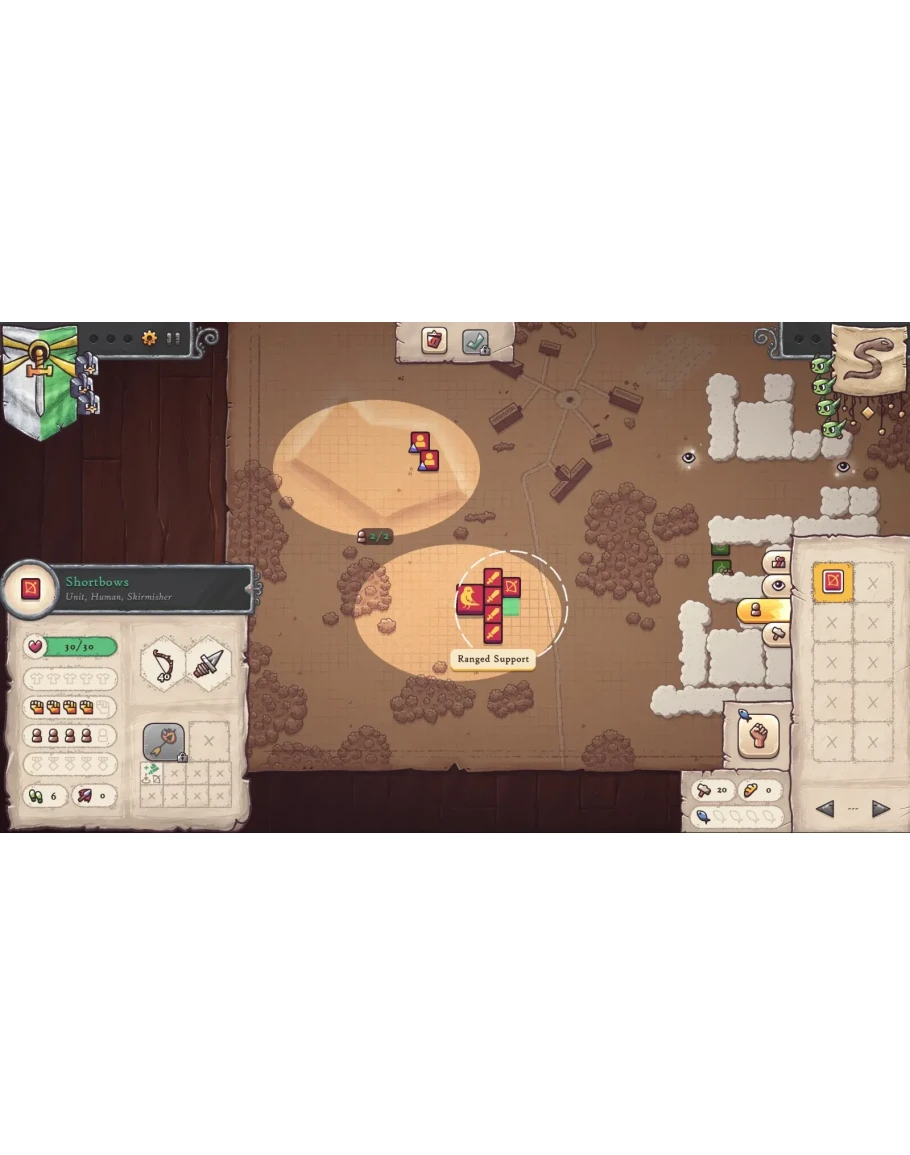
Task: Open the hammer build tab
Action: (777, 633)
